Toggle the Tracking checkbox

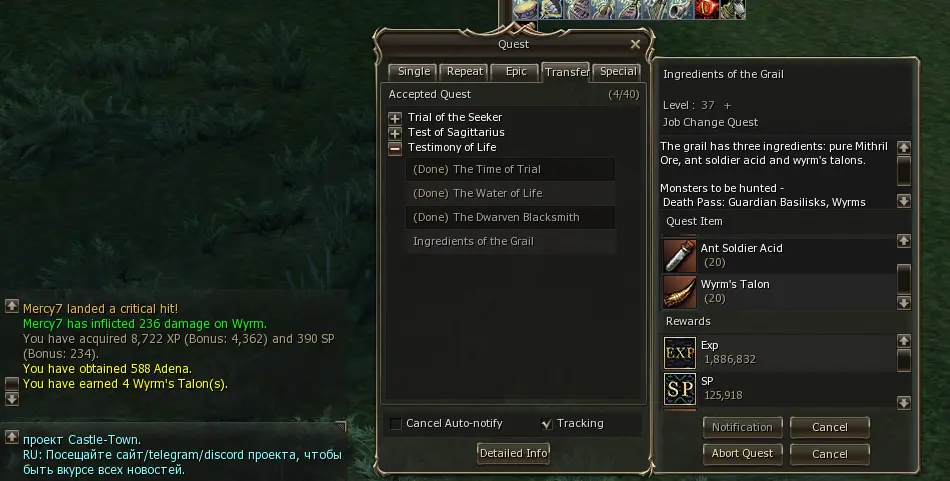pos(546,424)
